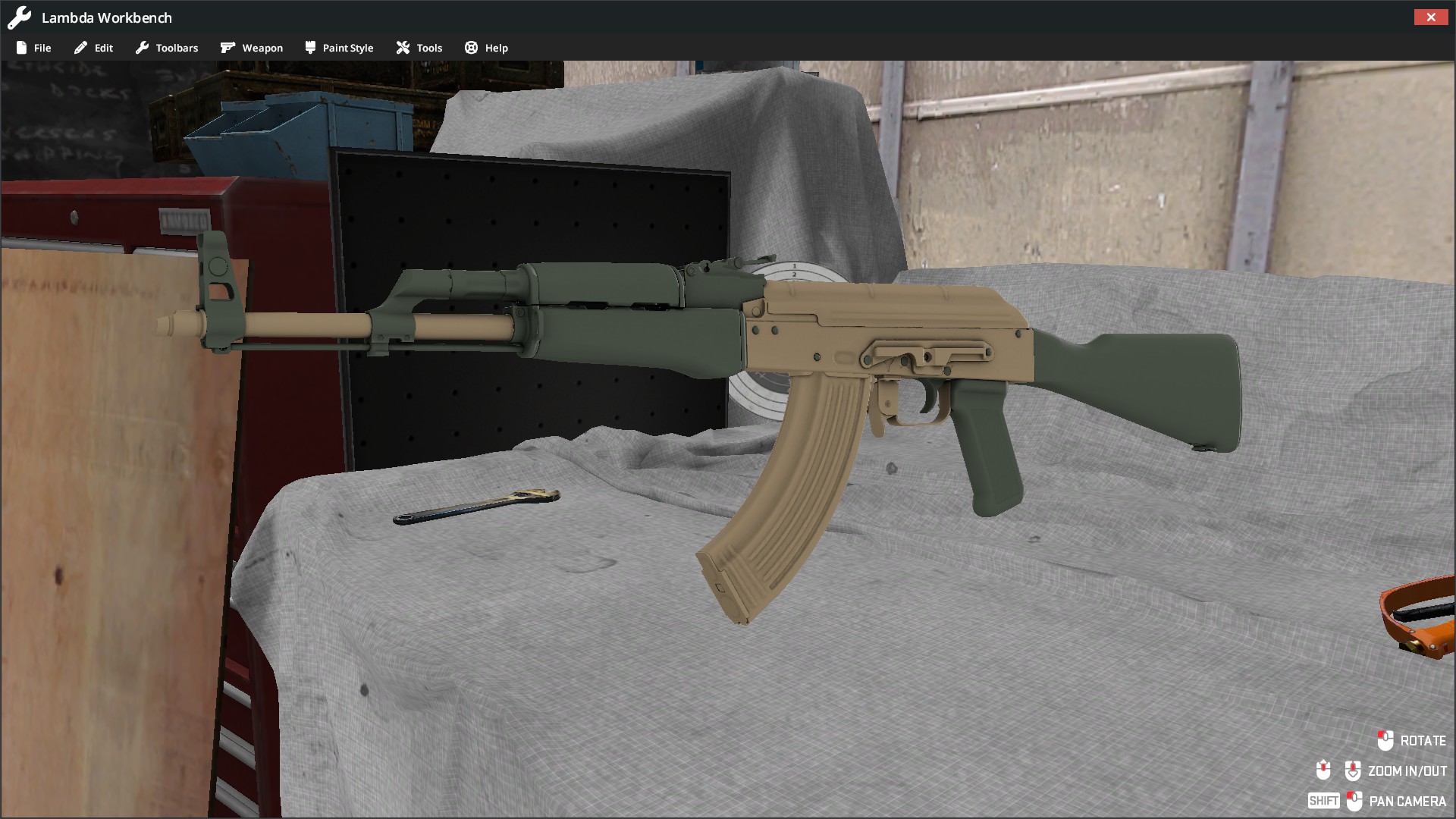Click the Help question icon

[470, 47]
